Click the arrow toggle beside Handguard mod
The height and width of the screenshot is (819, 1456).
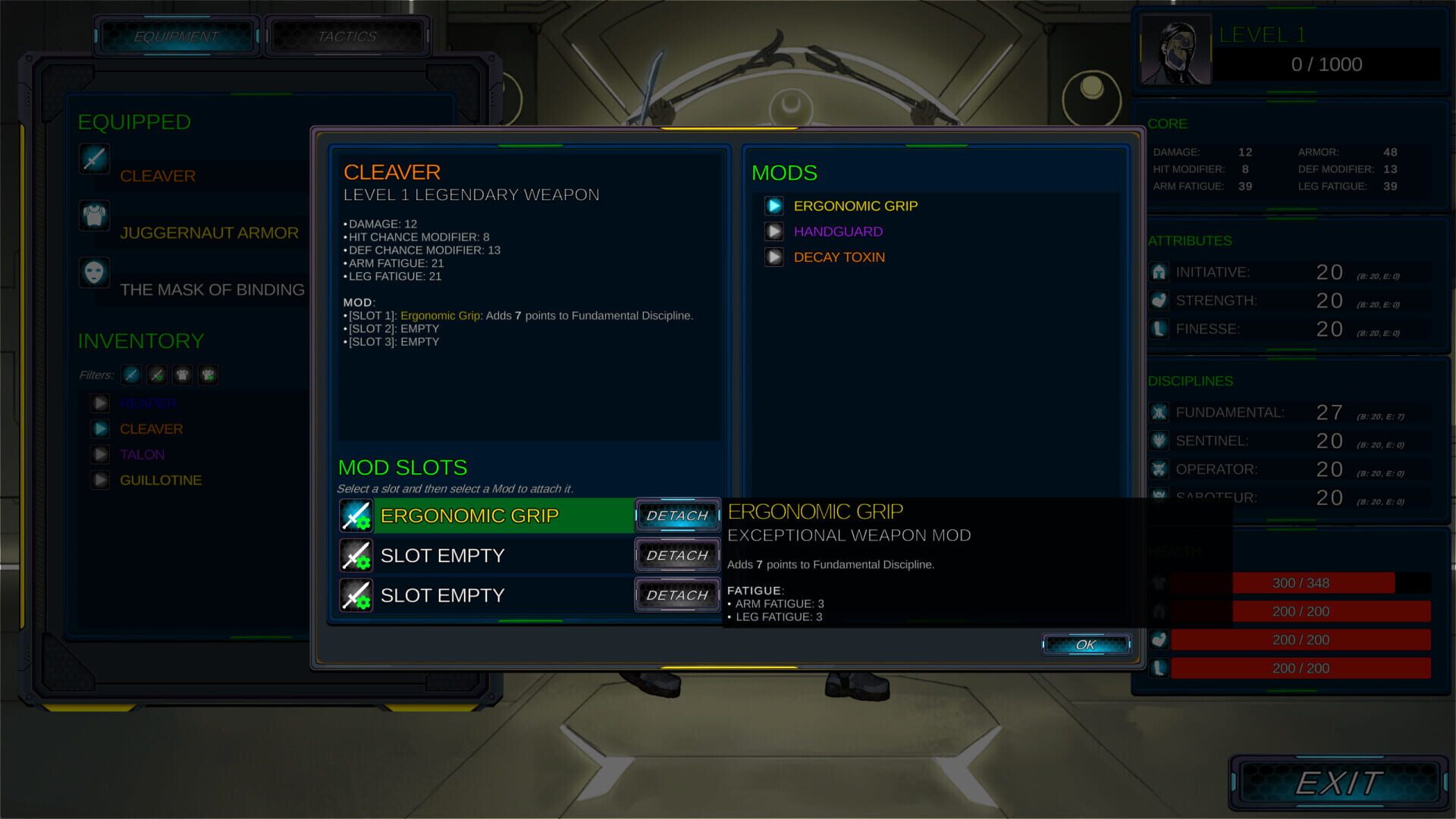coord(774,231)
